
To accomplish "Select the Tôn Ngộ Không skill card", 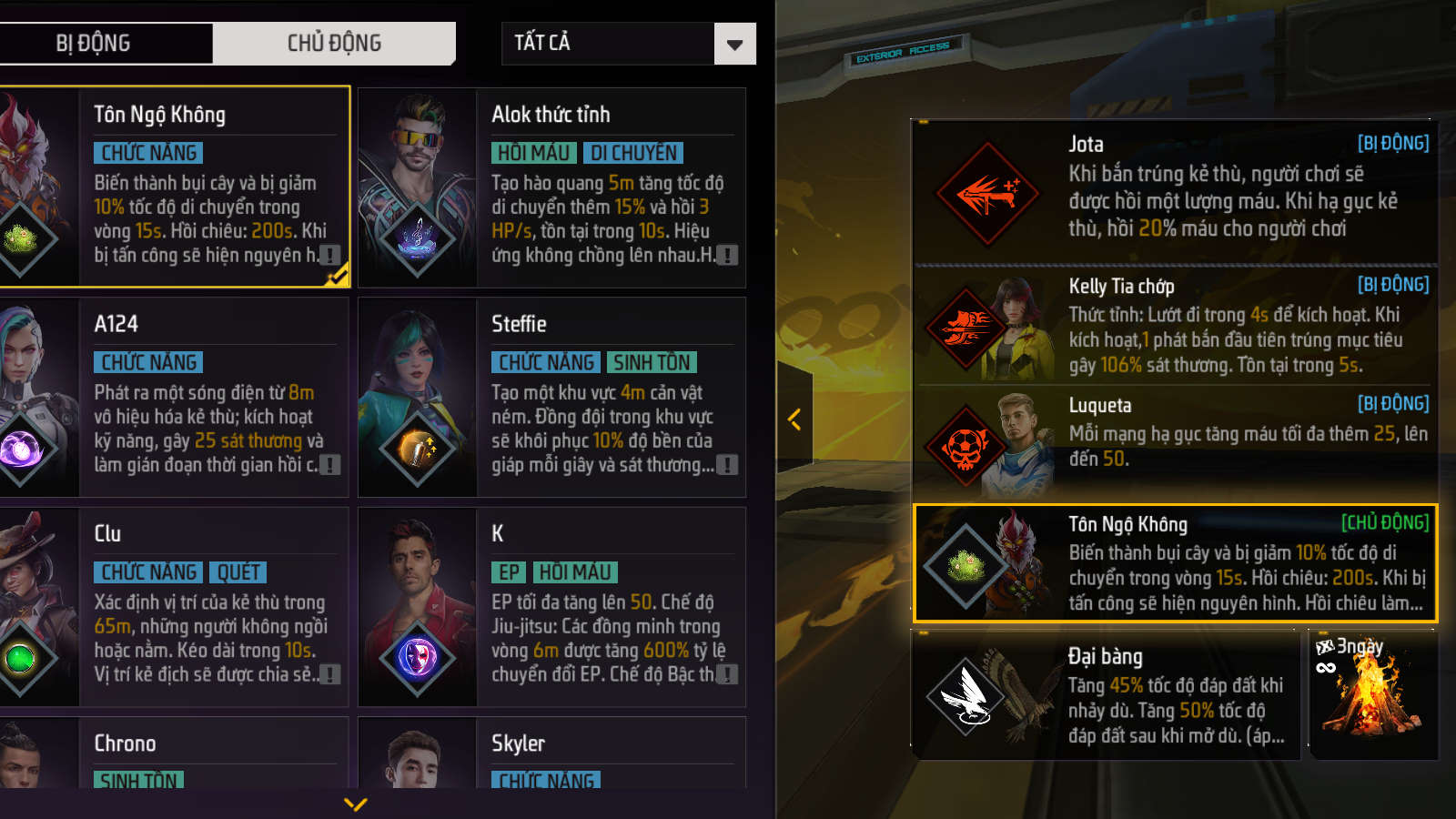I will (x=173, y=187).
